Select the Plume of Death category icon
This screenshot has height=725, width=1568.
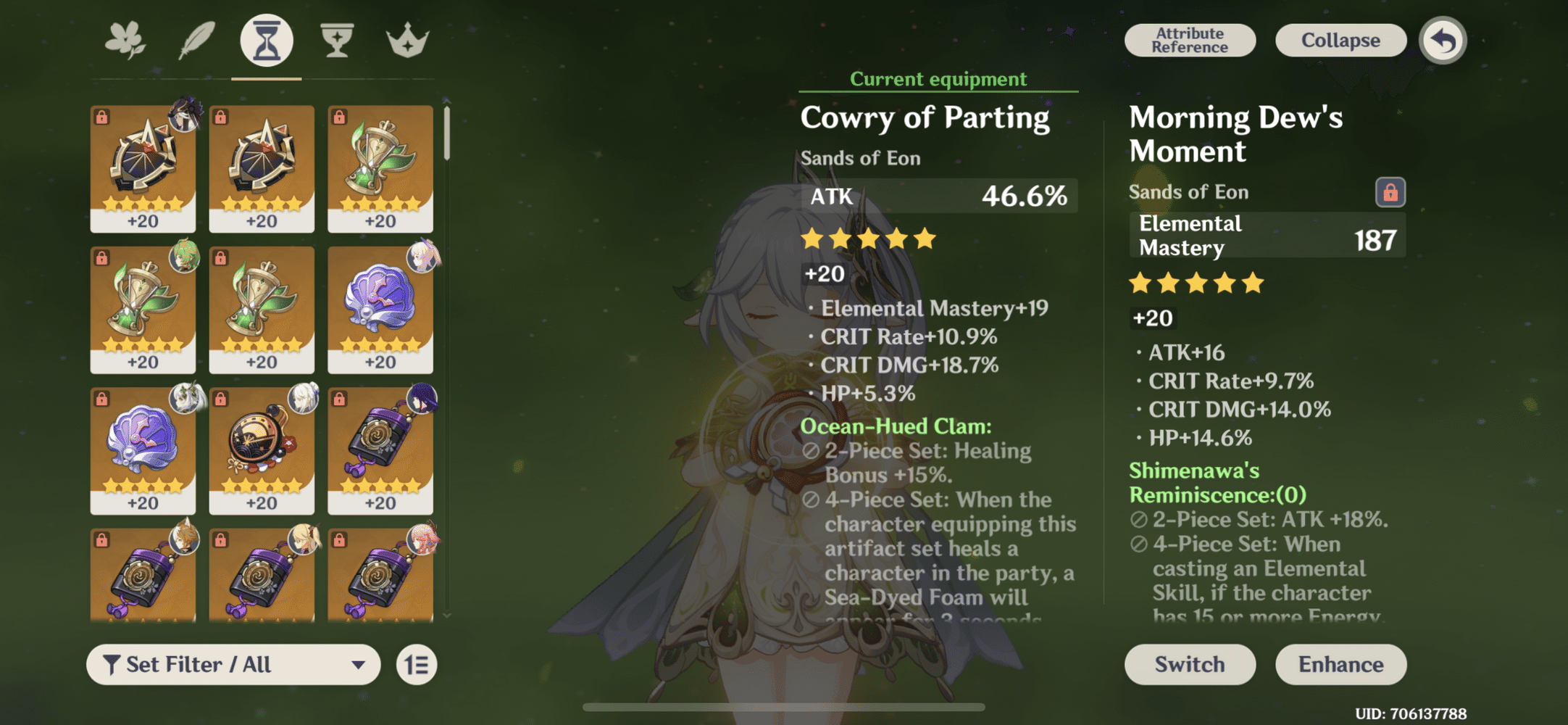196,40
